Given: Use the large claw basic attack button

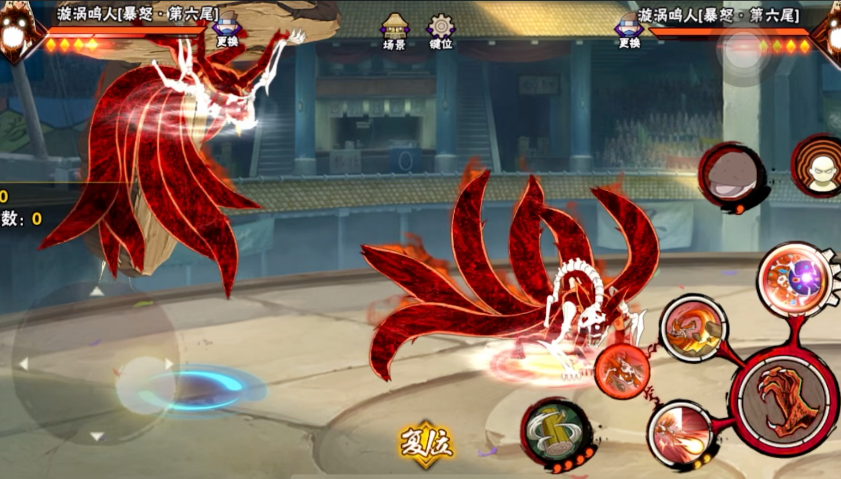Looking at the screenshot, I should point(785,400).
